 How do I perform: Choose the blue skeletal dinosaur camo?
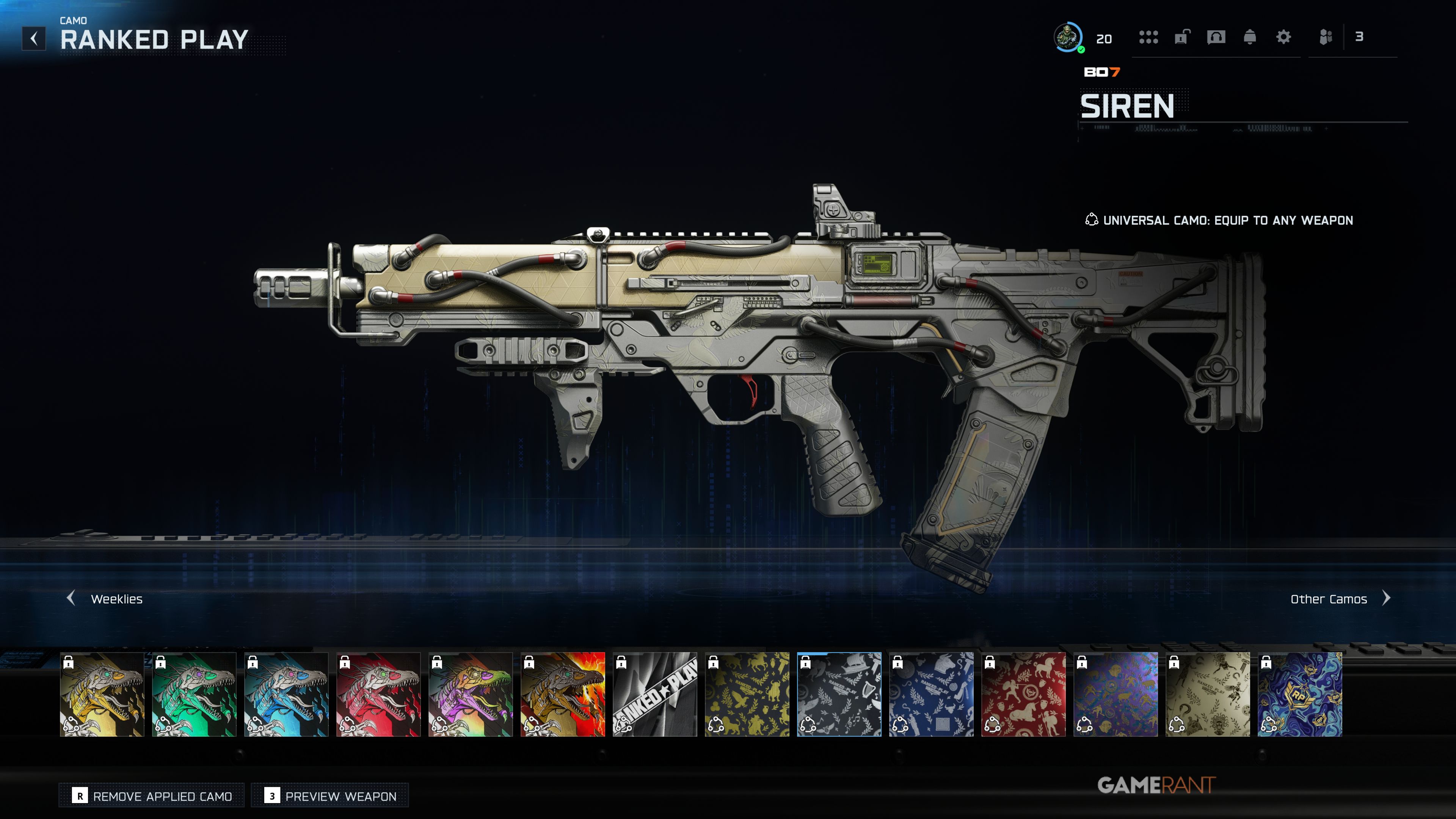(x=286, y=694)
